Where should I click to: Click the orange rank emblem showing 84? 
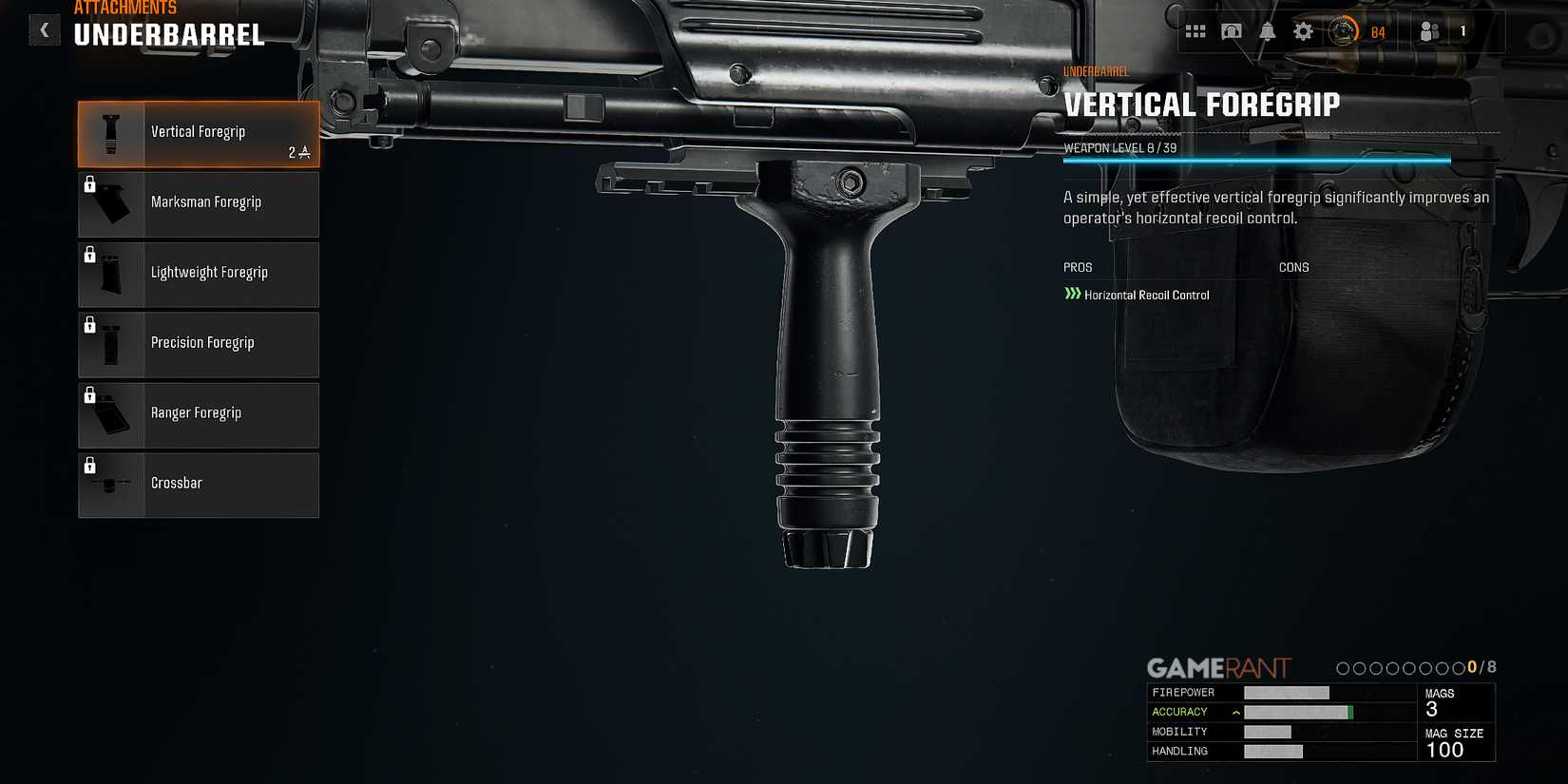(1347, 30)
